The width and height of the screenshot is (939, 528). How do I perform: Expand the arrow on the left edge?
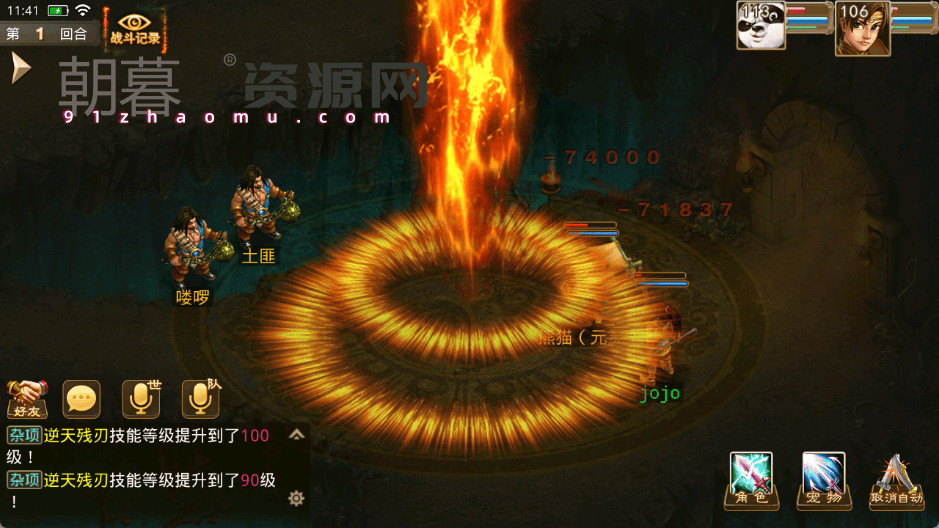[x=19, y=68]
